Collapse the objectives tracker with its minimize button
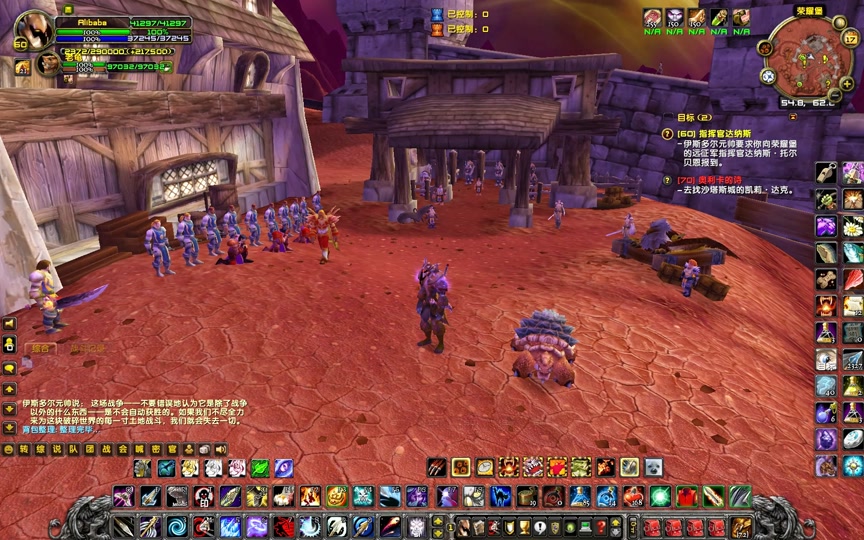The image size is (864, 540). (793, 116)
